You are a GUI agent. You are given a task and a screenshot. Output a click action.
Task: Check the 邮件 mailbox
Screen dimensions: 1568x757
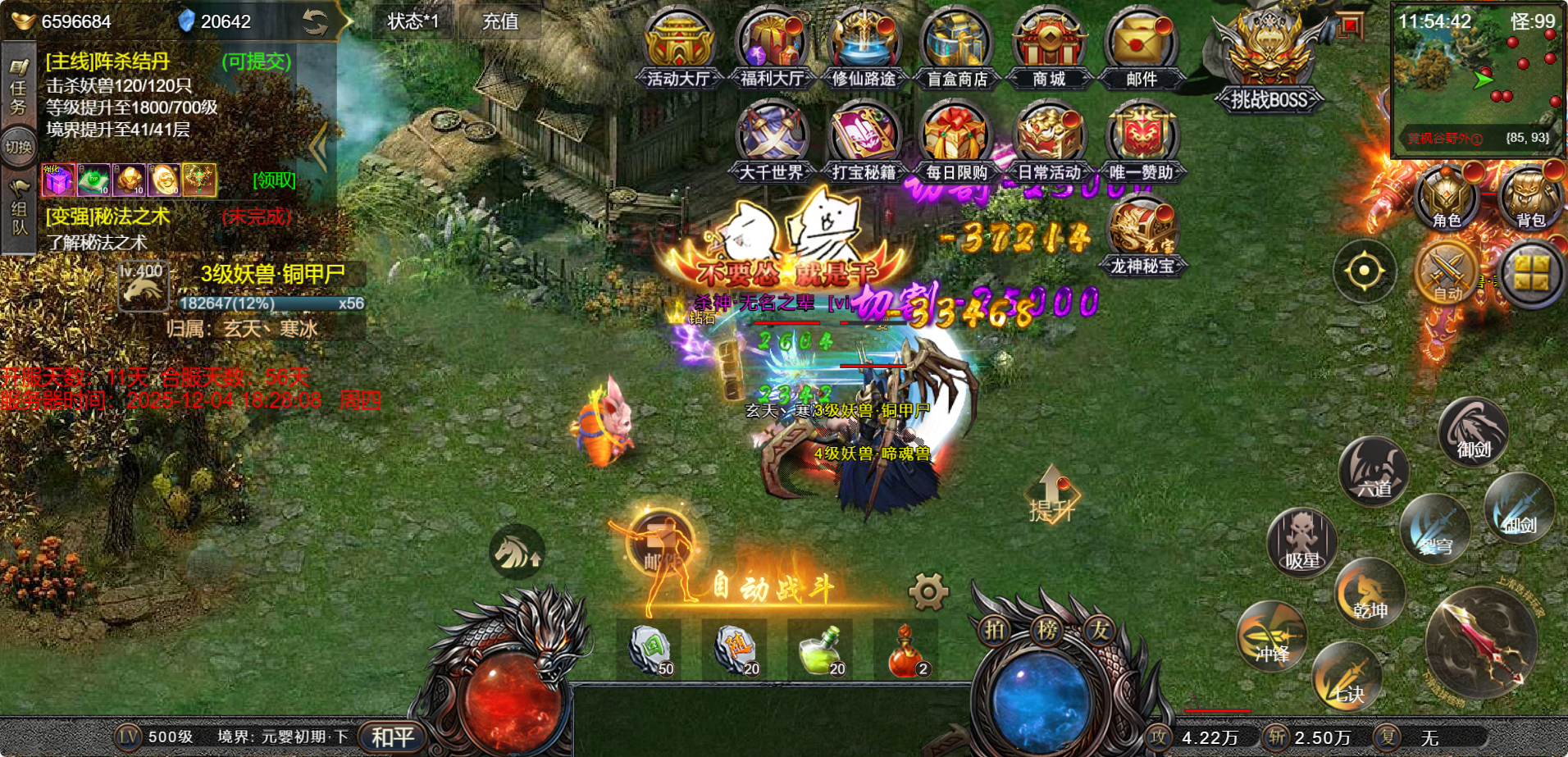pyautogui.click(x=1141, y=47)
